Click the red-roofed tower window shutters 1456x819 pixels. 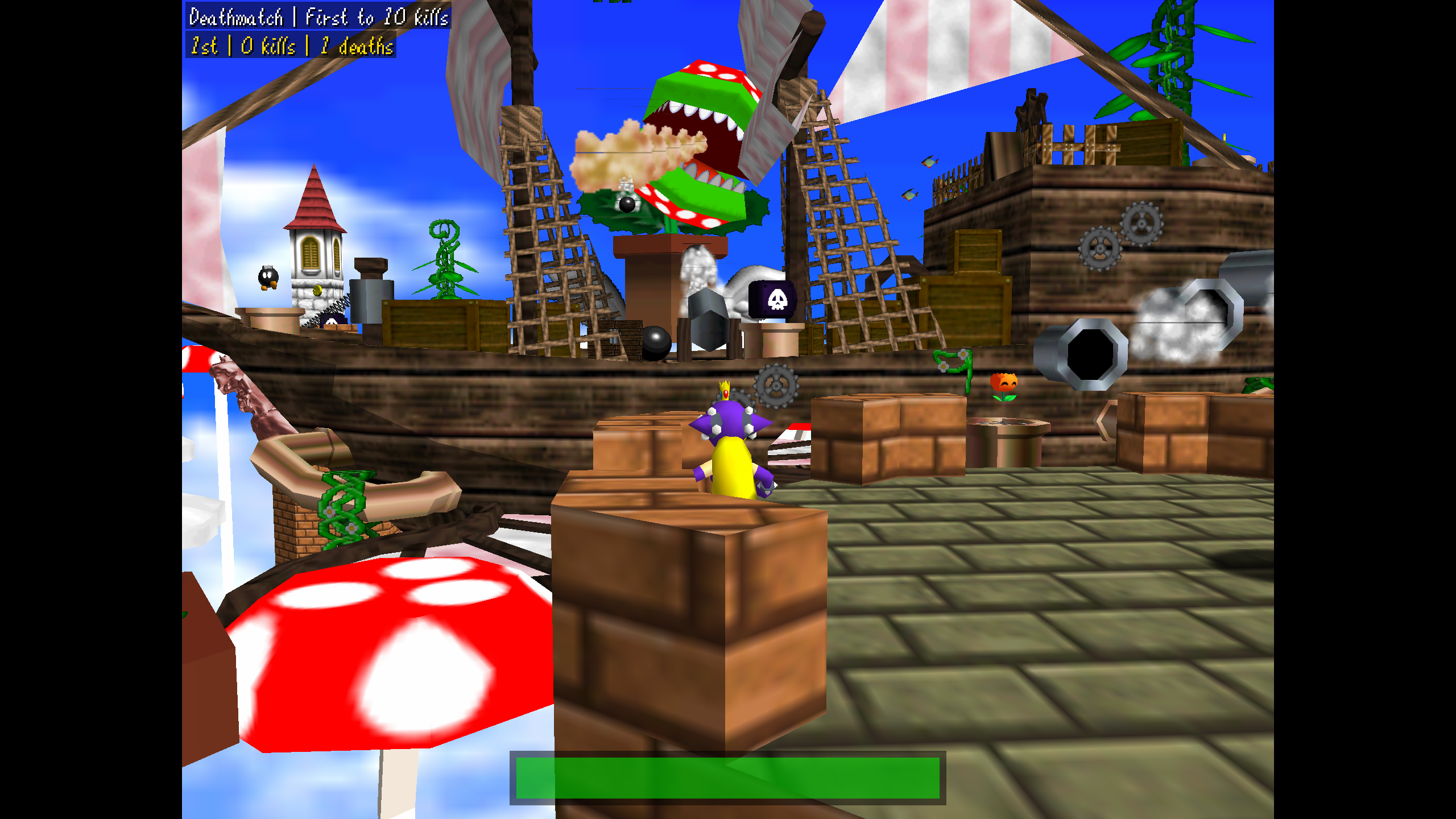tap(312, 253)
